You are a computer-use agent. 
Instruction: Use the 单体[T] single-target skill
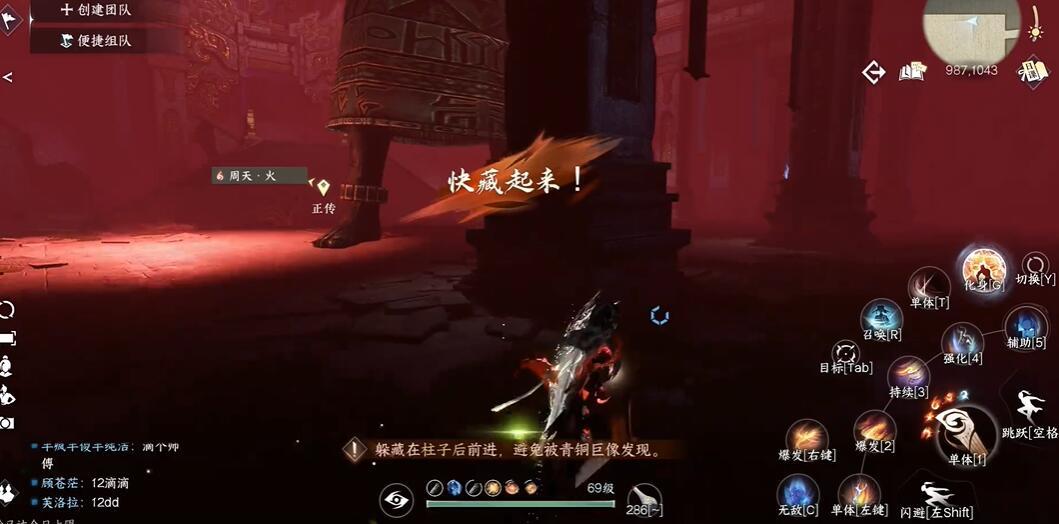pos(930,285)
